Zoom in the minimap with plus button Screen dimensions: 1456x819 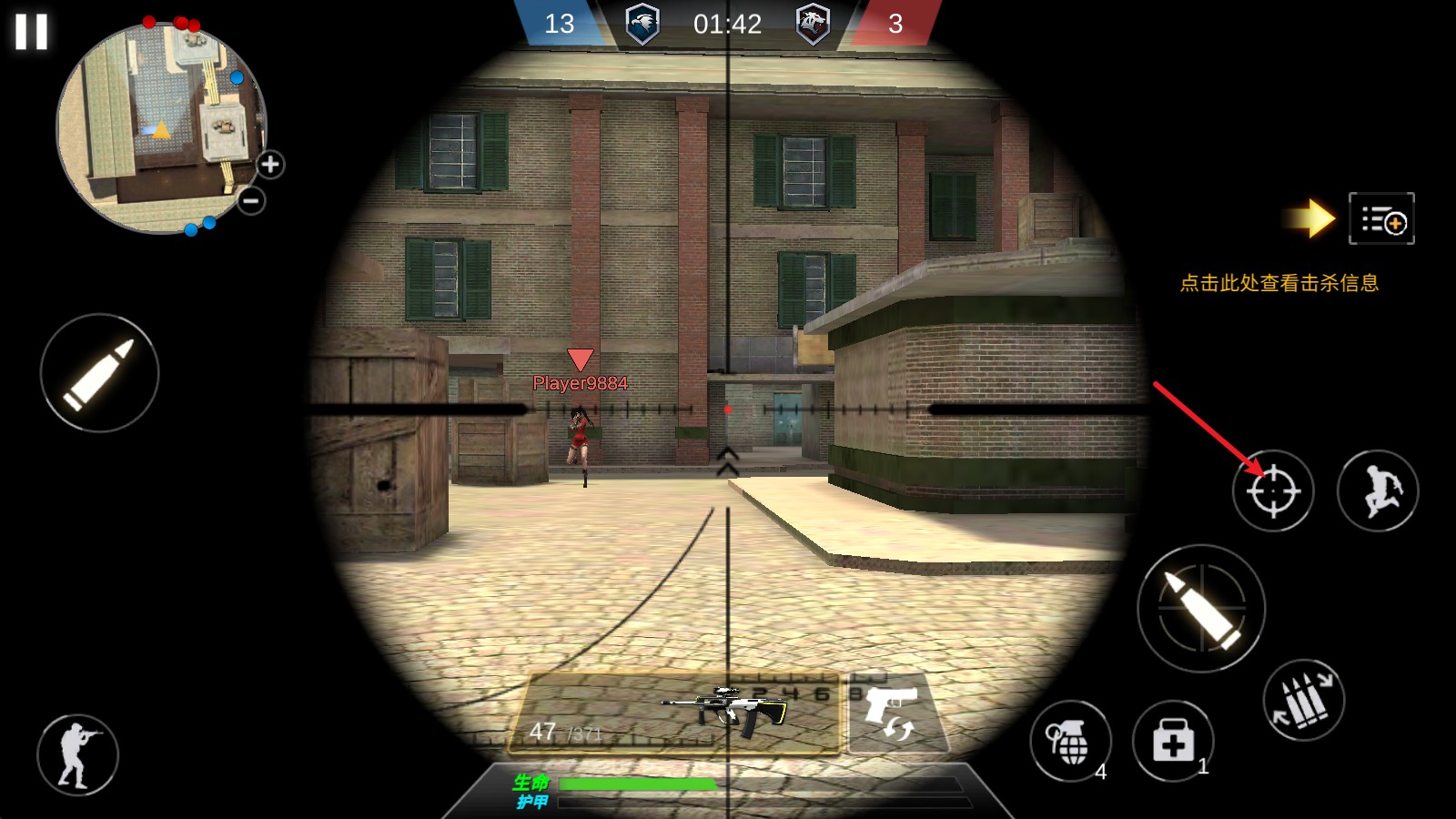270,165
